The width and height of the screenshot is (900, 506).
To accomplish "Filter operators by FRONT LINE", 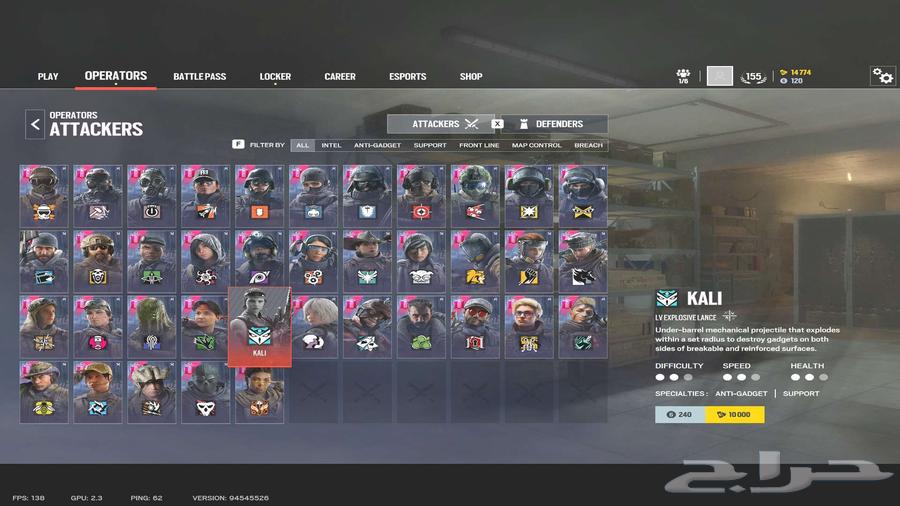I will coord(479,145).
